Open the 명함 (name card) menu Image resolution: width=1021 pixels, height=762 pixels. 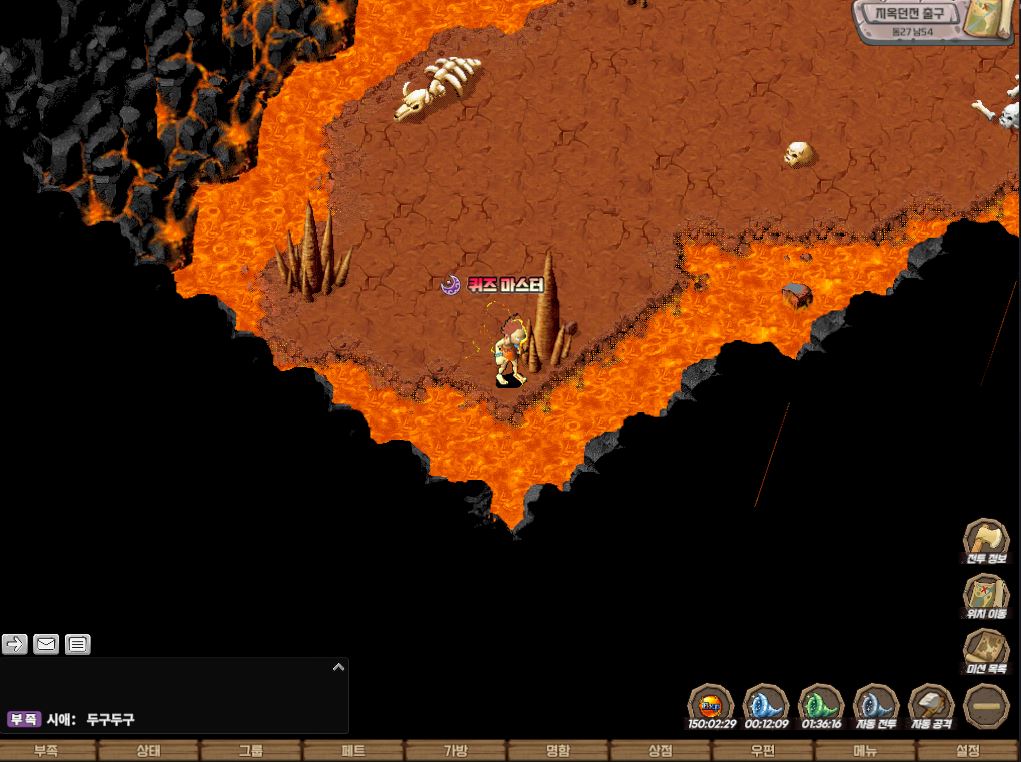point(558,751)
